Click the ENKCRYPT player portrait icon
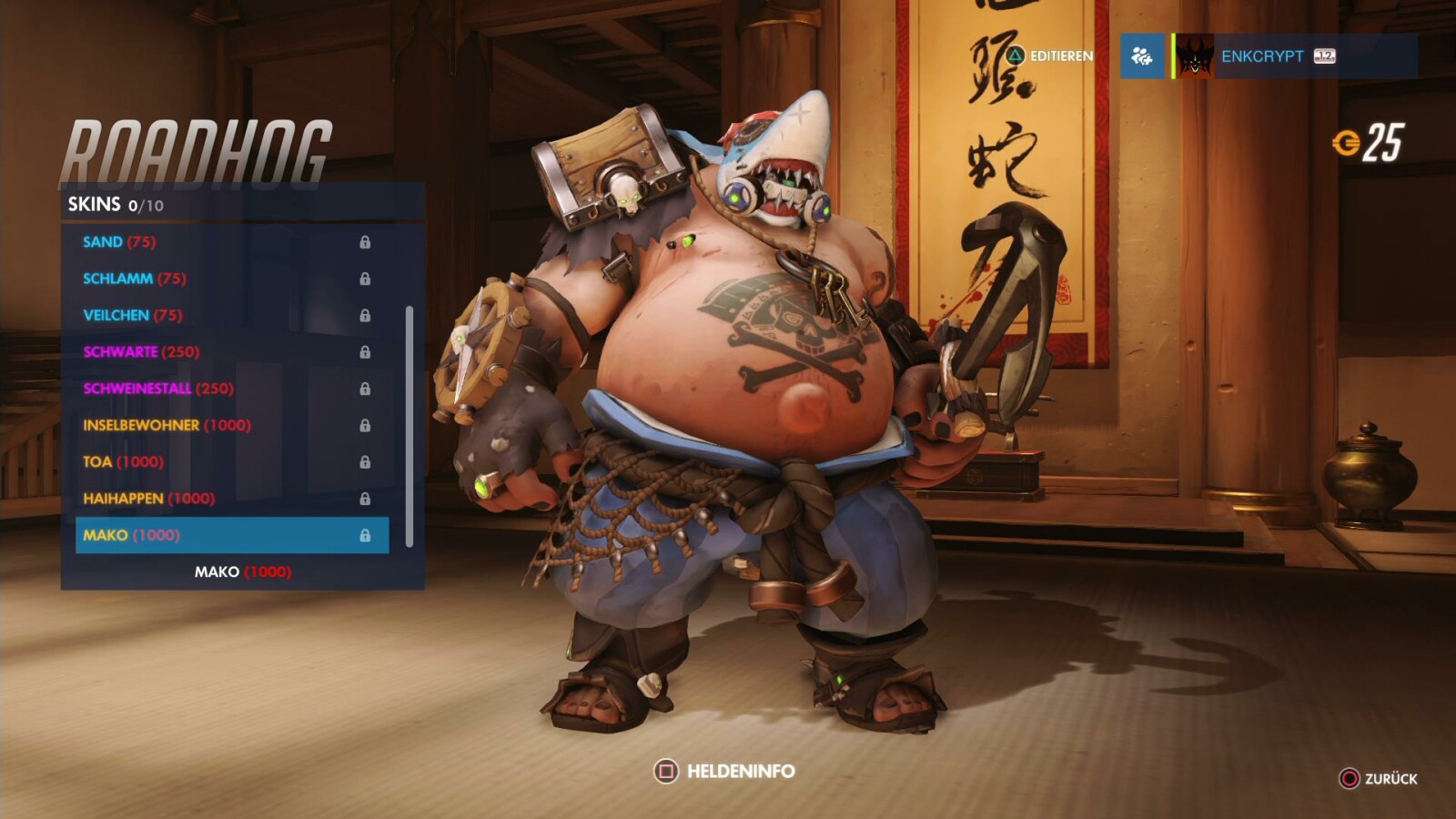 [x=1193, y=56]
